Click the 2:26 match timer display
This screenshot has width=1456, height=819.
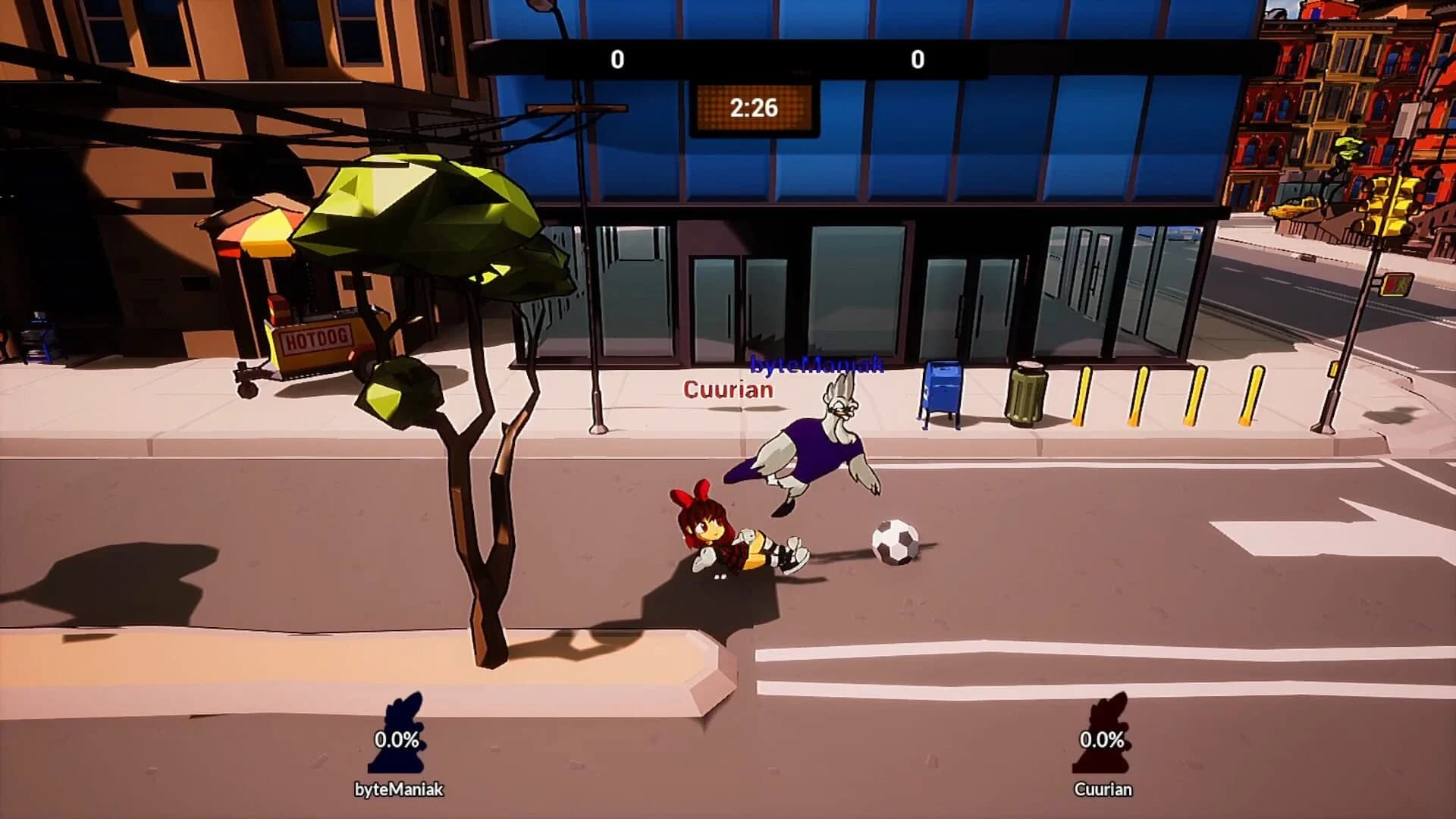click(753, 108)
